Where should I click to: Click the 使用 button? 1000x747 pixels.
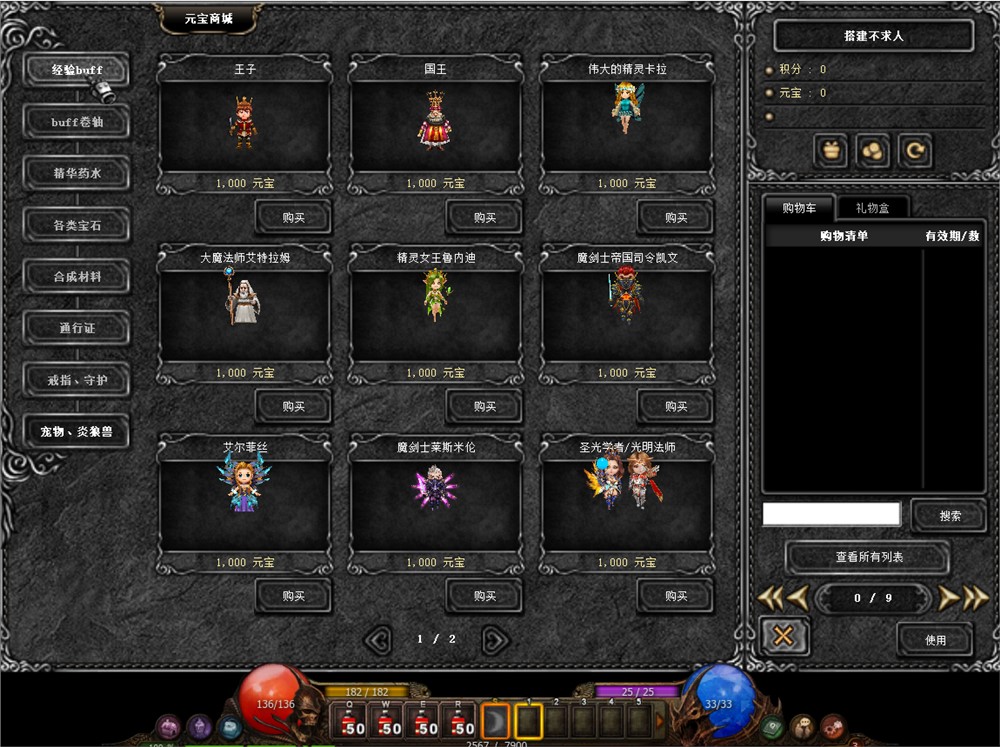[x=934, y=639]
